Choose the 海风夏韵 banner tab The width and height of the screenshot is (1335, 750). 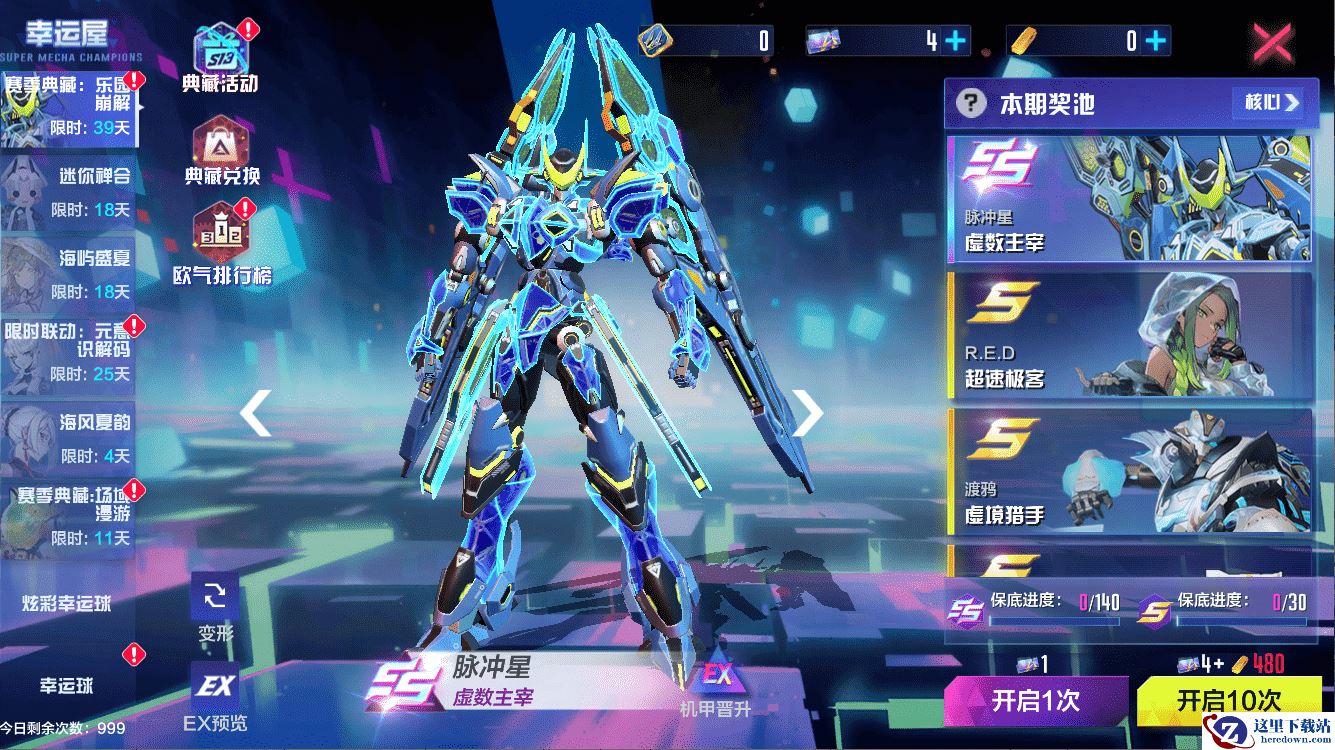click(70, 437)
